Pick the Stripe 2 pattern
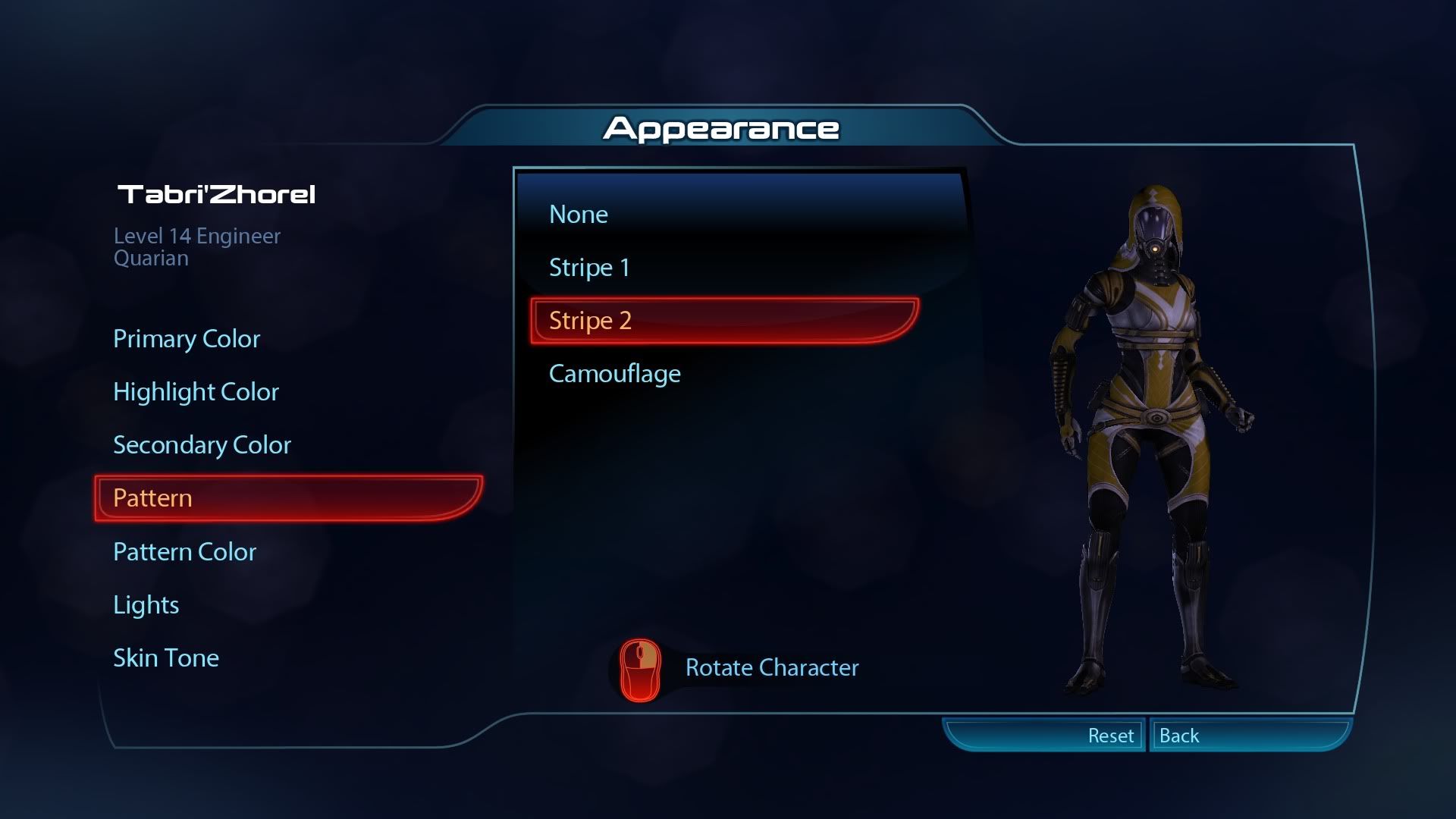The width and height of the screenshot is (1456, 819). [724, 321]
